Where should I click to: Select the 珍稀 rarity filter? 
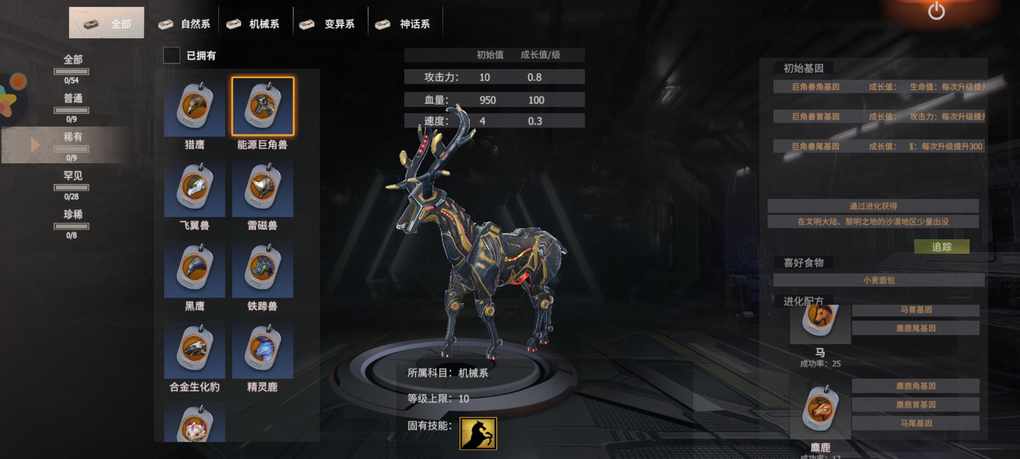pos(72,214)
